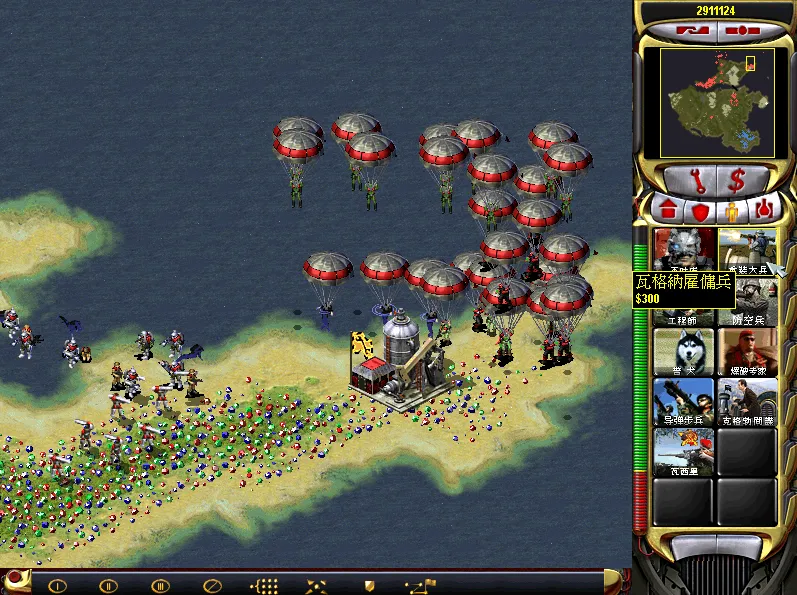Click the circle-slash stop command
The width and height of the screenshot is (797, 595).
click(212, 585)
